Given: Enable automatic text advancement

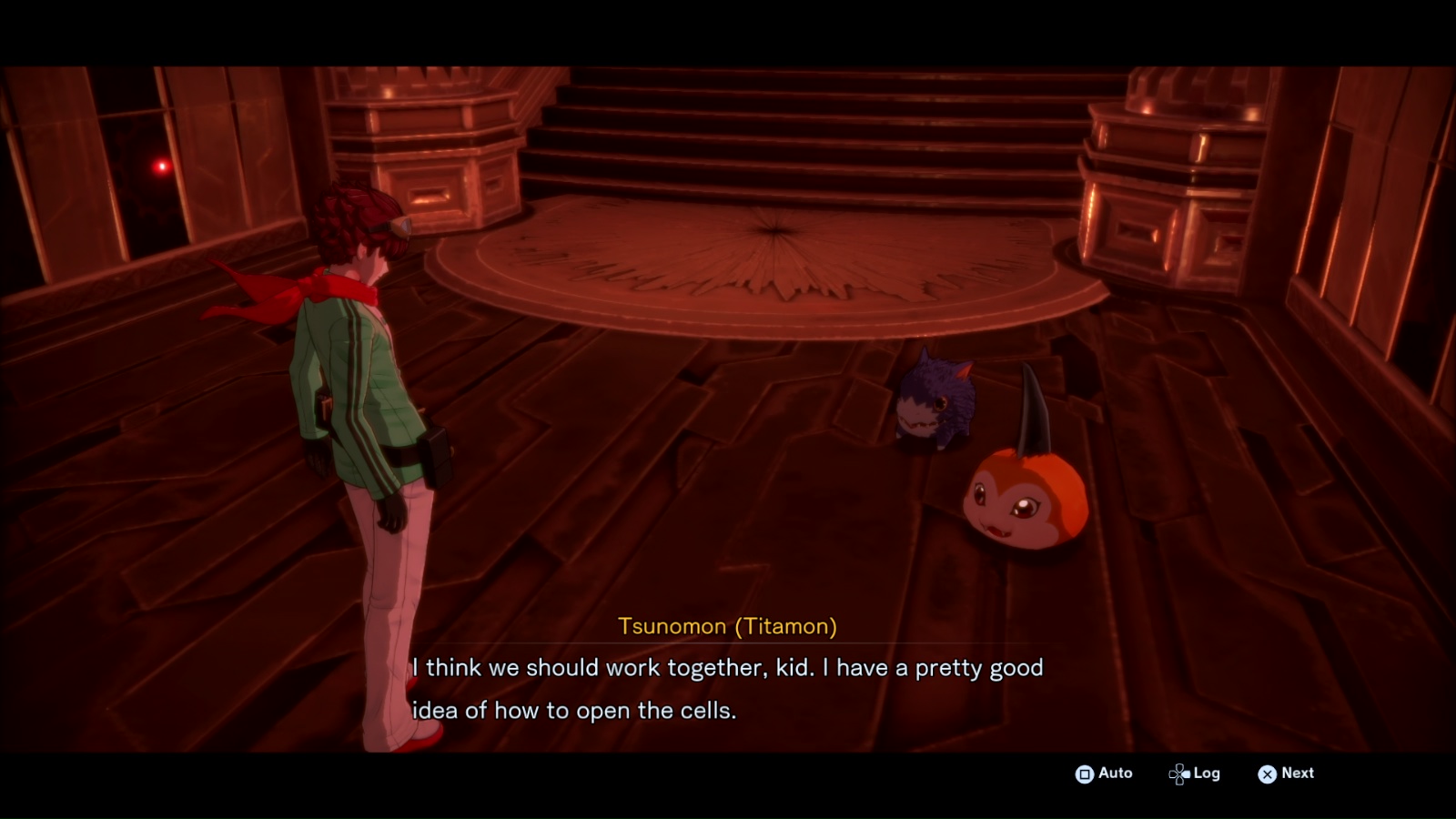Looking at the screenshot, I should 1112,773.
